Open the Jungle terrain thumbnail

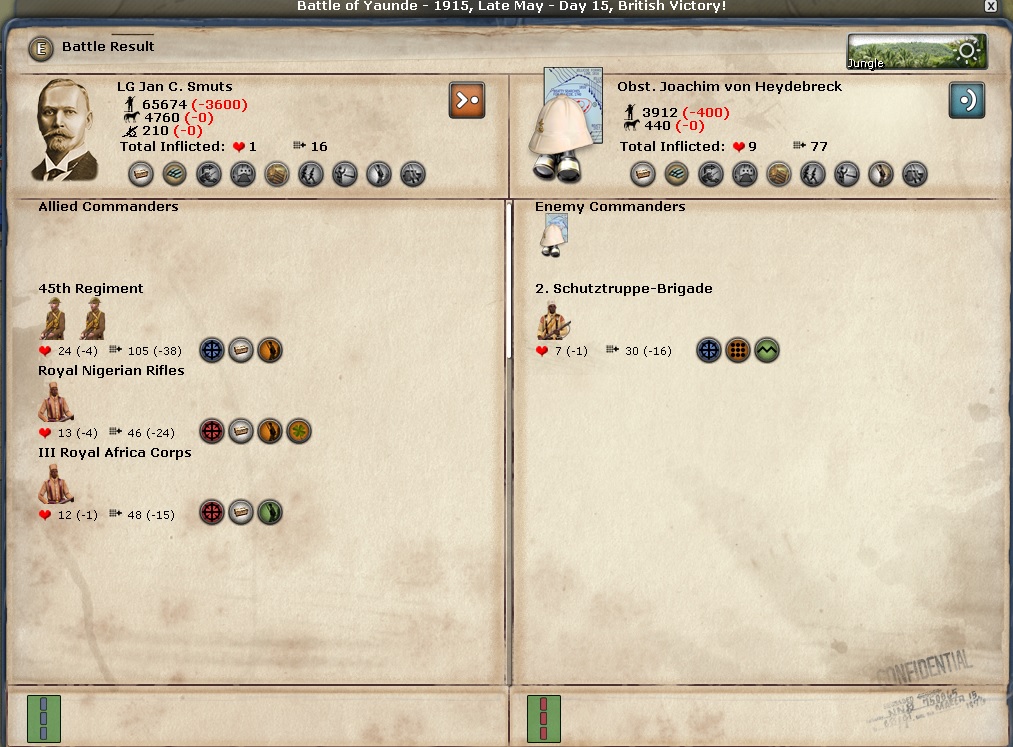tap(916, 52)
